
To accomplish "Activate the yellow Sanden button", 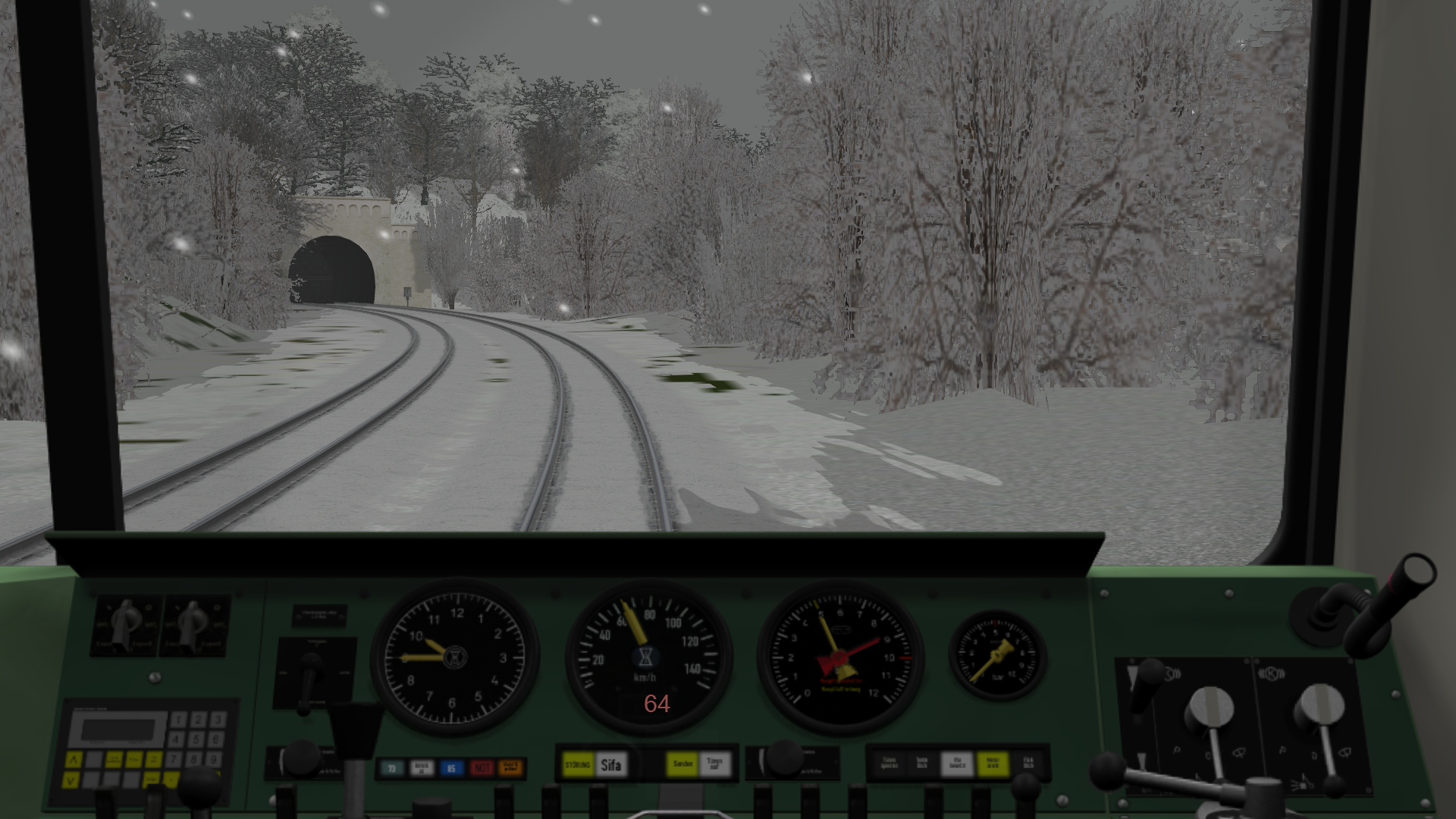I will coord(682,764).
